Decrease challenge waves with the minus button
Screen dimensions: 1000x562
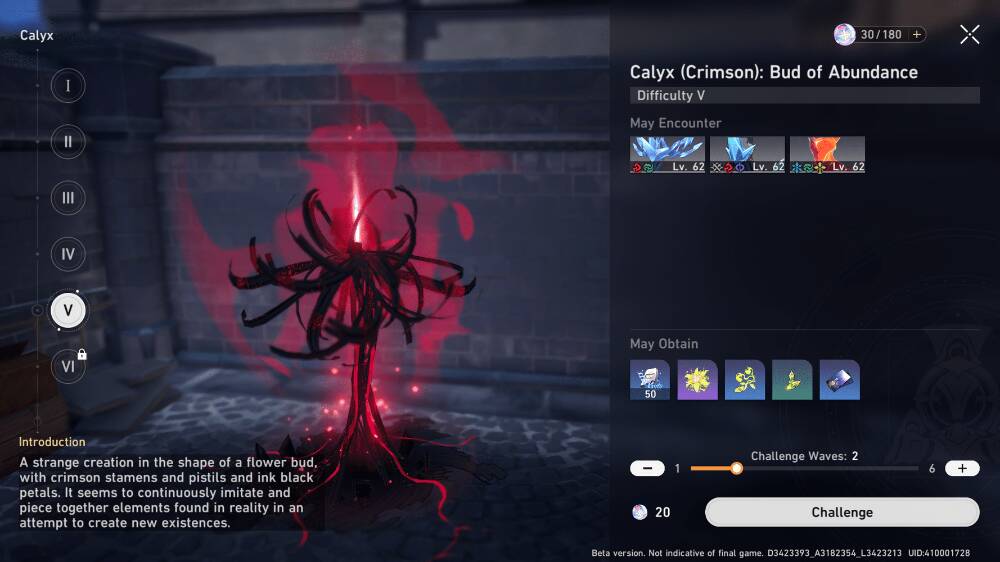pyautogui.click(x=648, y=468)
